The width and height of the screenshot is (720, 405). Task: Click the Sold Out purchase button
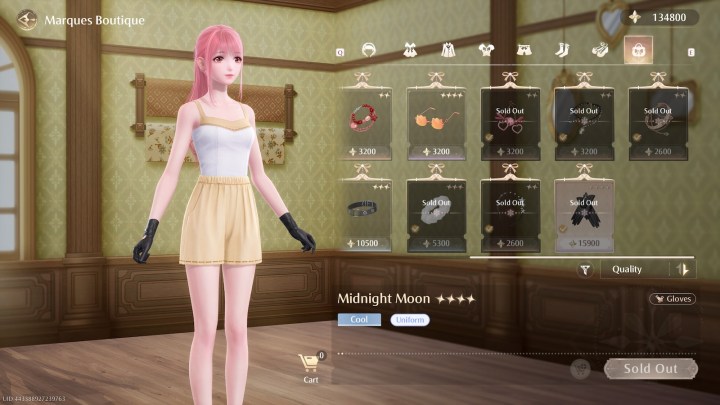(650, 368)
